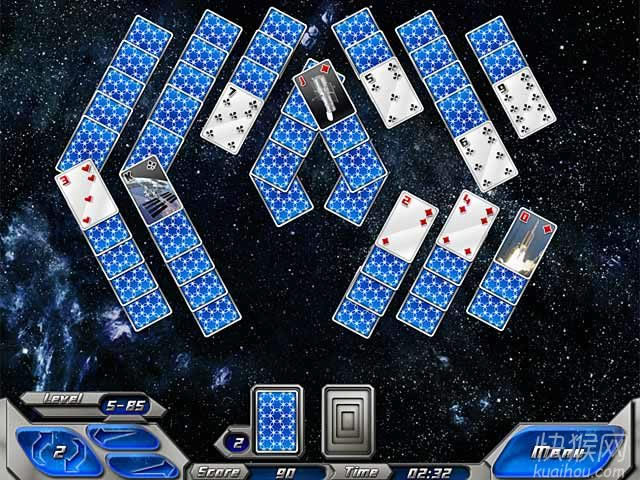Choose the 7 of clubs card
640x480 pixels.
[233, 108]
